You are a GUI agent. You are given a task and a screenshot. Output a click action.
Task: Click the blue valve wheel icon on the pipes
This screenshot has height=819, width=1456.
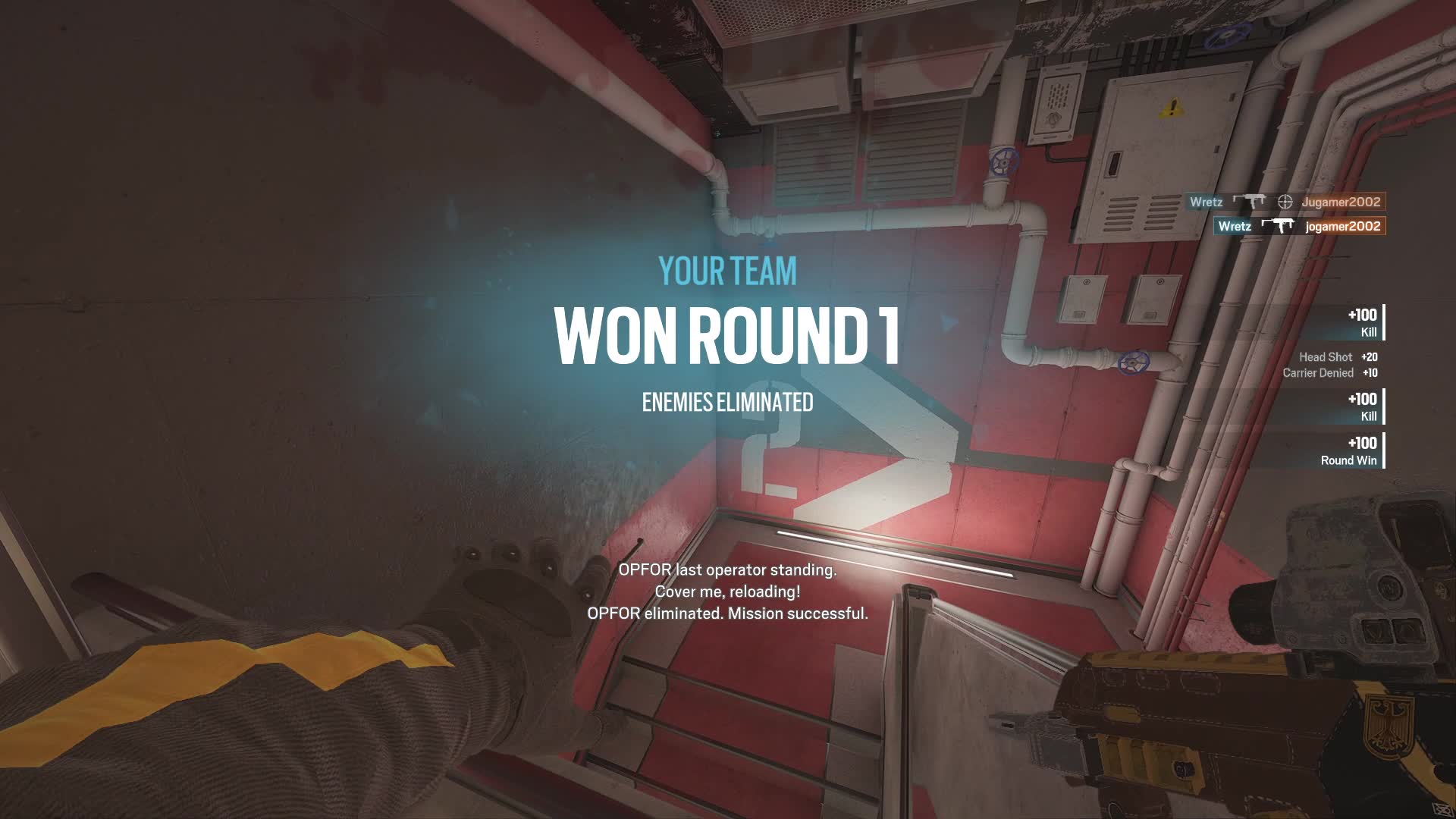click(1003, 162)
